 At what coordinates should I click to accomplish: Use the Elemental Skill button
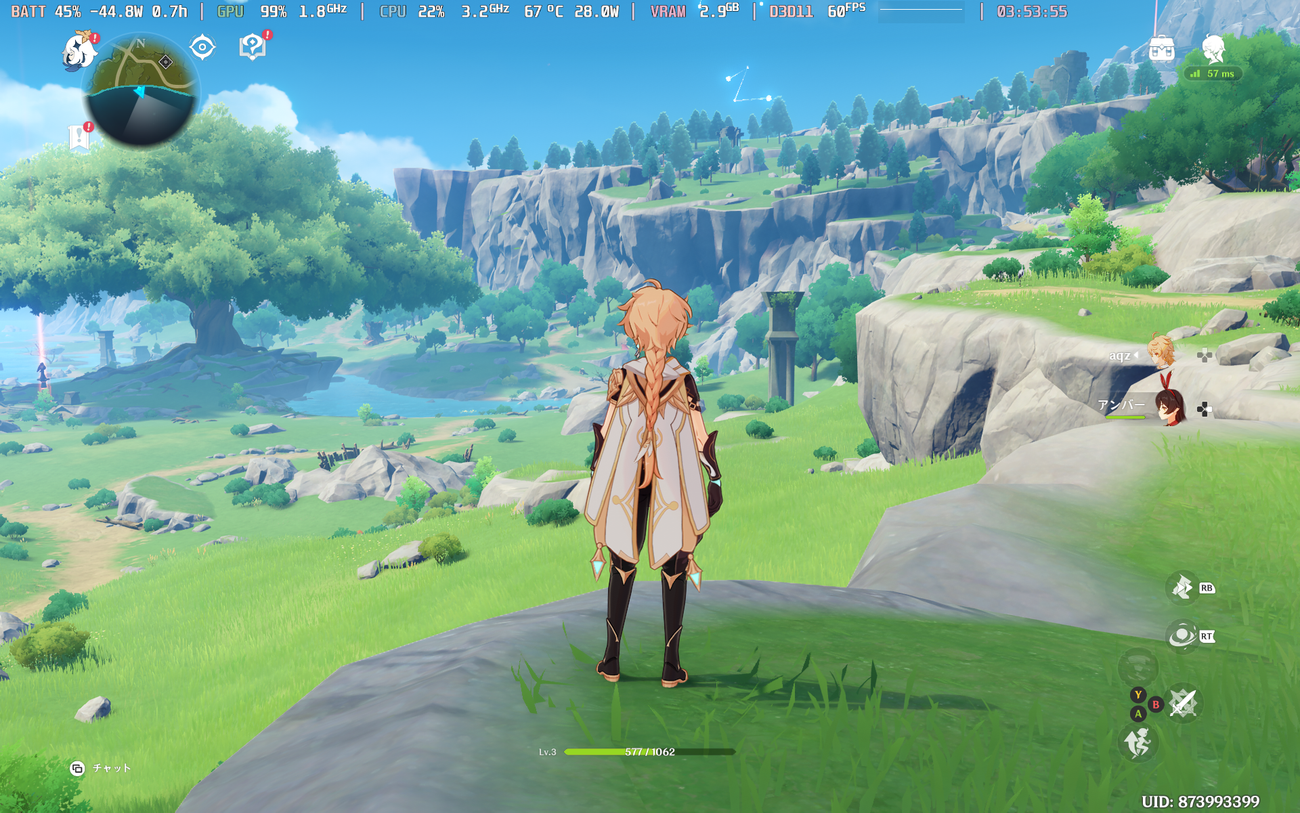[1182, 588]
